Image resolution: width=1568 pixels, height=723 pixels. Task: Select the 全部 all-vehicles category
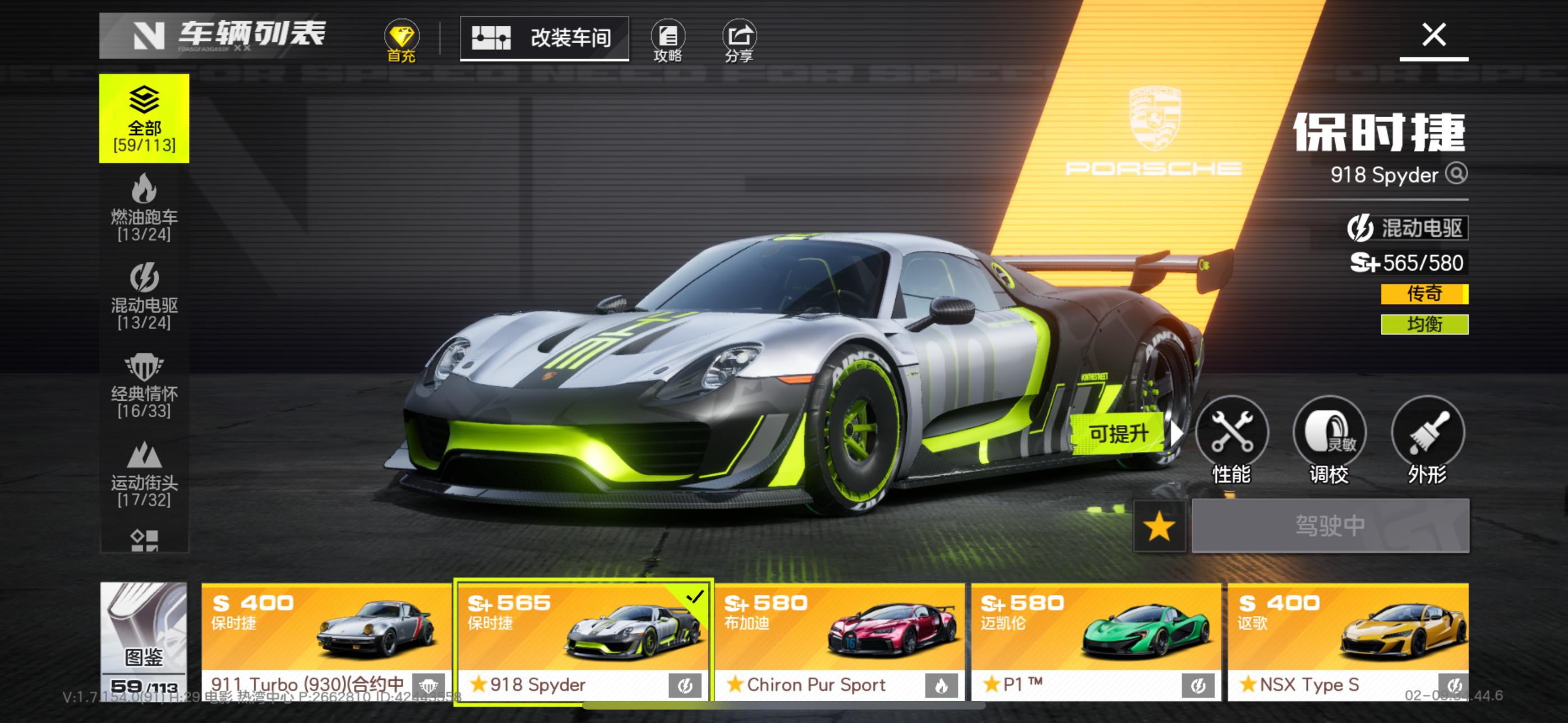click(x=144, y=119)
